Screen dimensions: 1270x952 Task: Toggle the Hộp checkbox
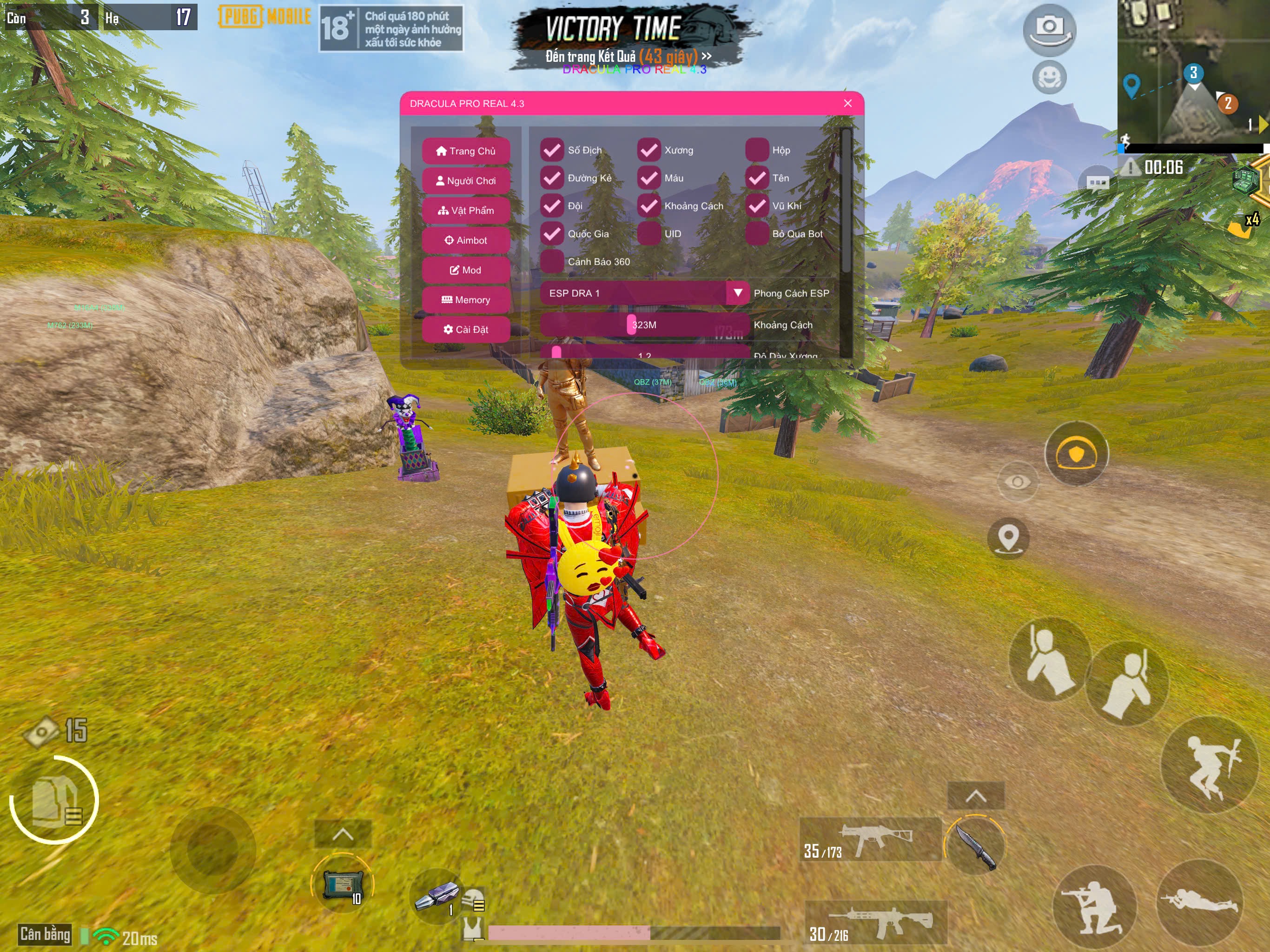757,151
